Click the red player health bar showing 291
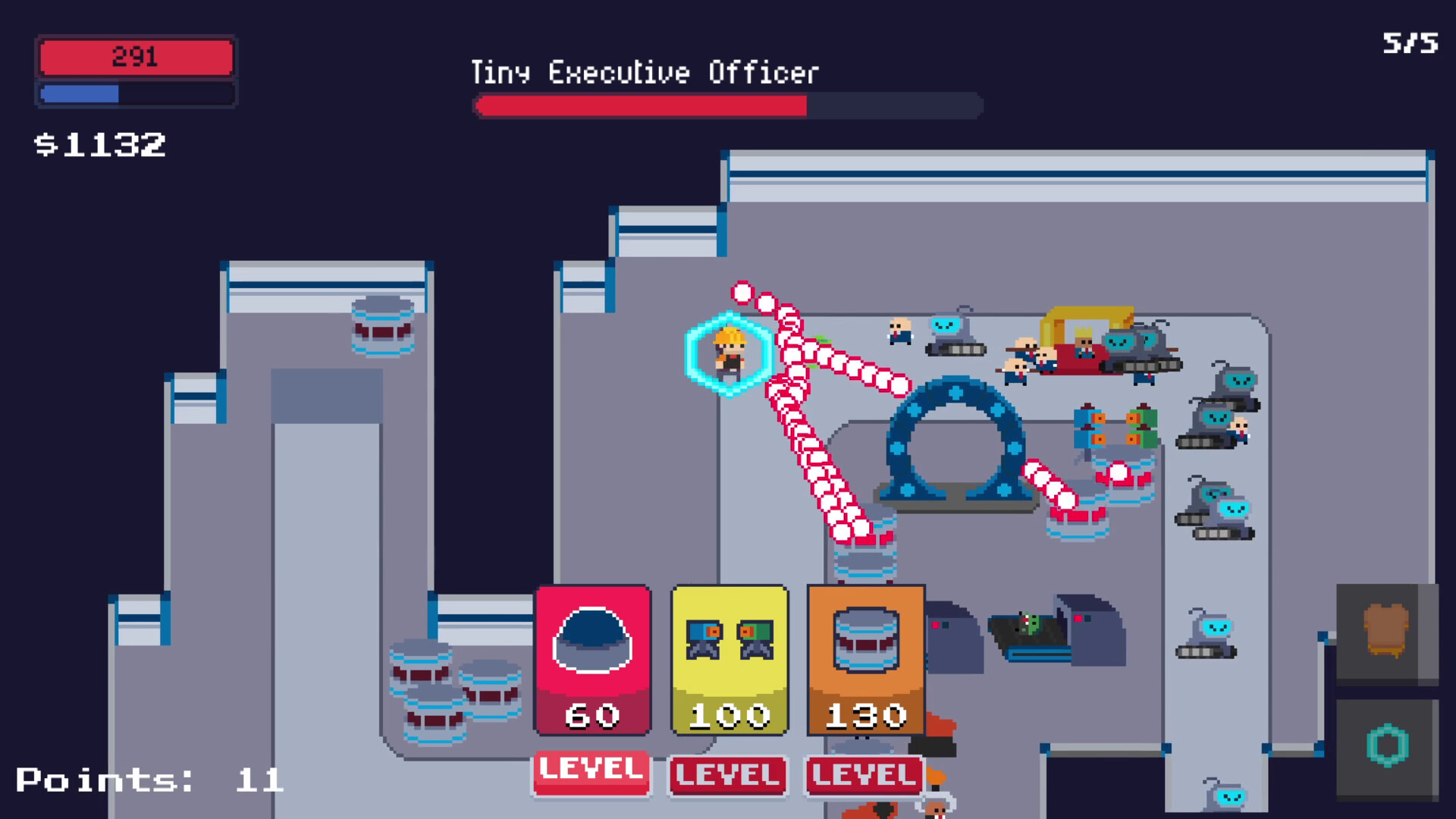Image resolution: width=1456 pixels, height=819 pixels. pyautogui.click(x=135, y=55)
